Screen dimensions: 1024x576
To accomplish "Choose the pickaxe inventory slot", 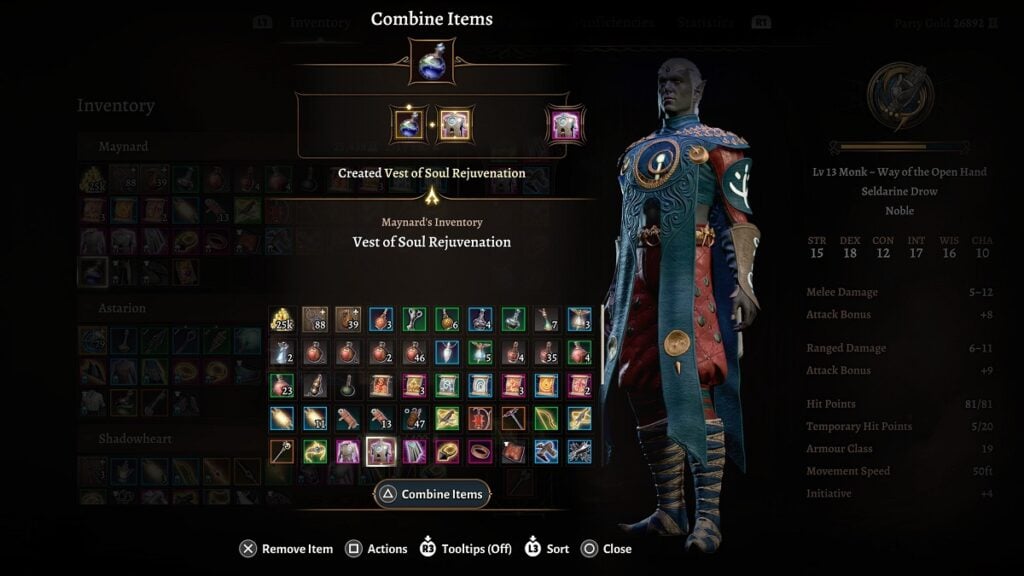I will click(x=513, y=418).
